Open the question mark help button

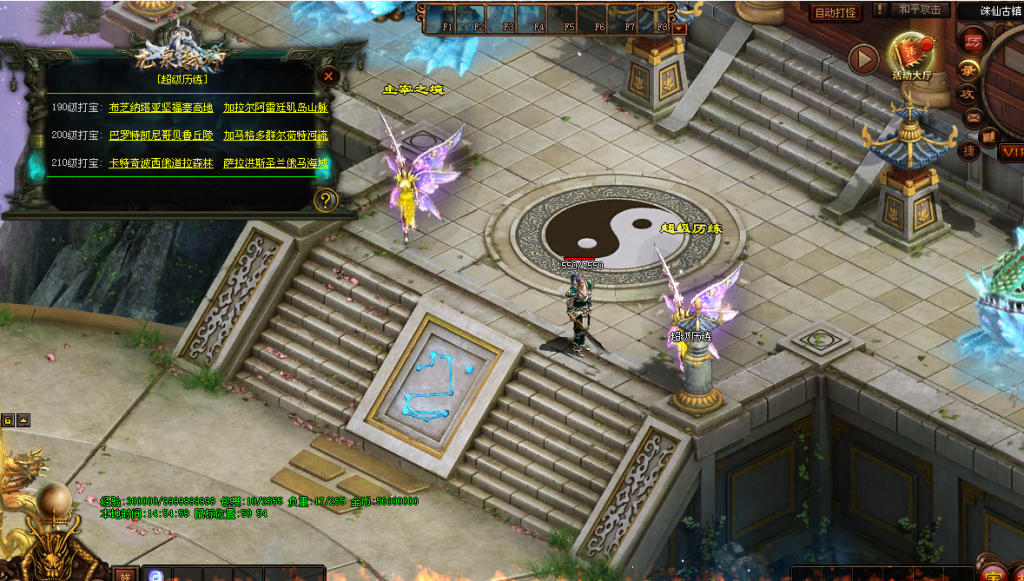click(325, 200)
